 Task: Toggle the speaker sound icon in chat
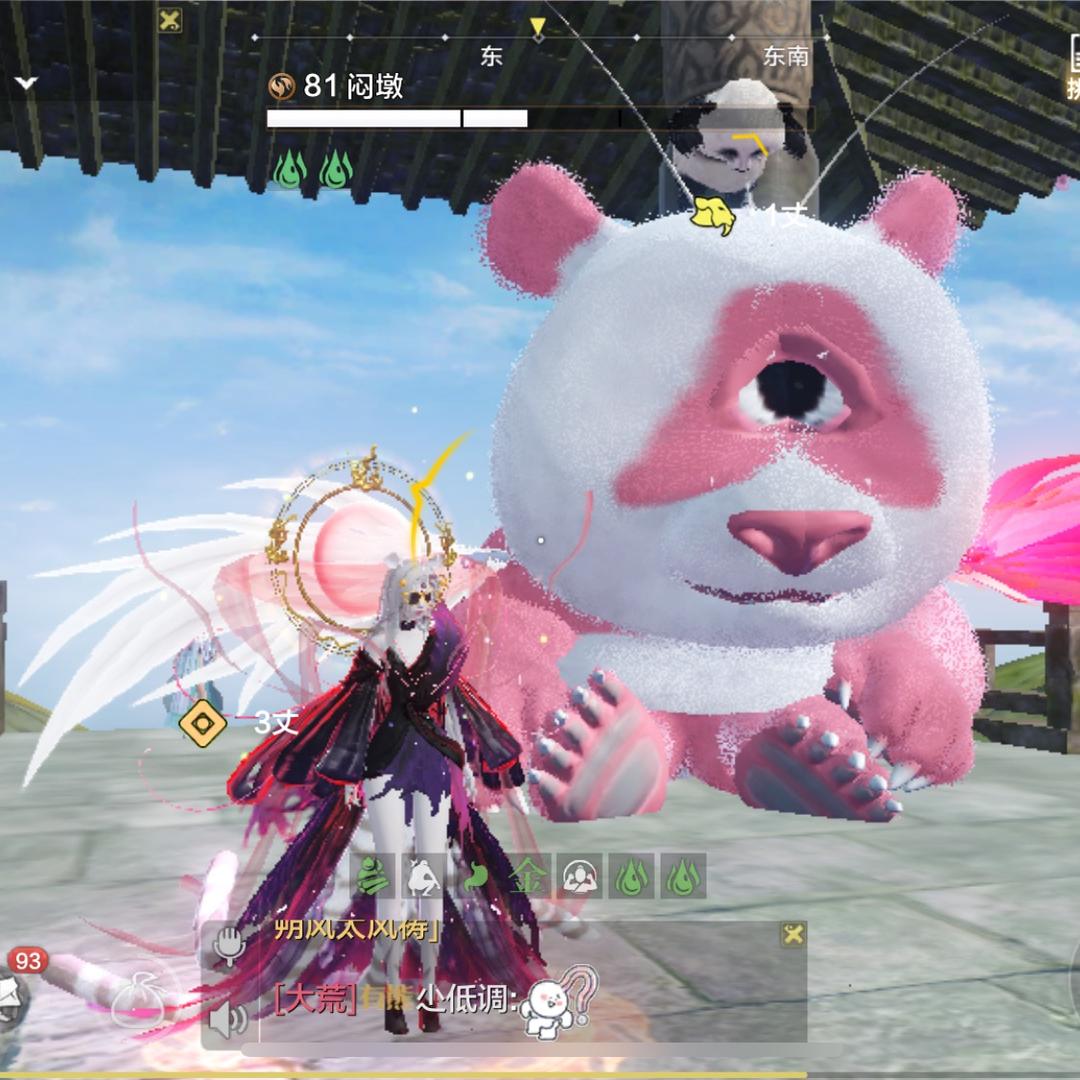(x=229, y=1019)
